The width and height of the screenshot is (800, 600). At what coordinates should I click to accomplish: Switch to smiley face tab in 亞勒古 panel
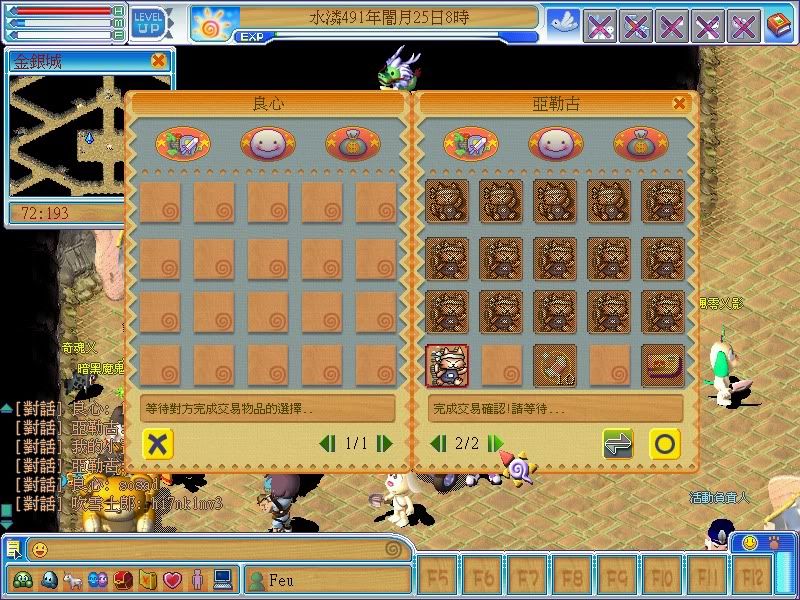click(555, 144)
